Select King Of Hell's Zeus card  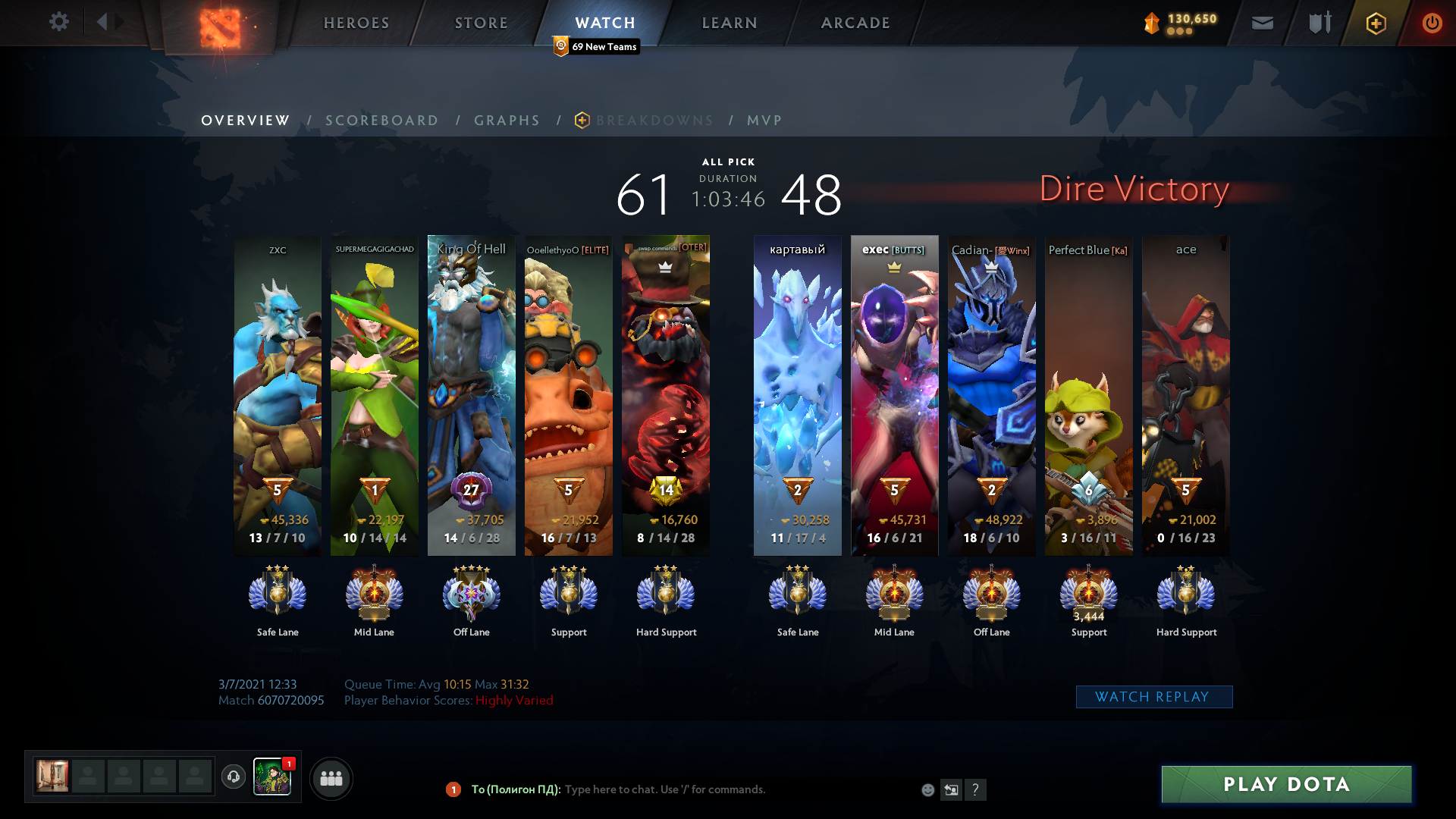click(471, 394)
